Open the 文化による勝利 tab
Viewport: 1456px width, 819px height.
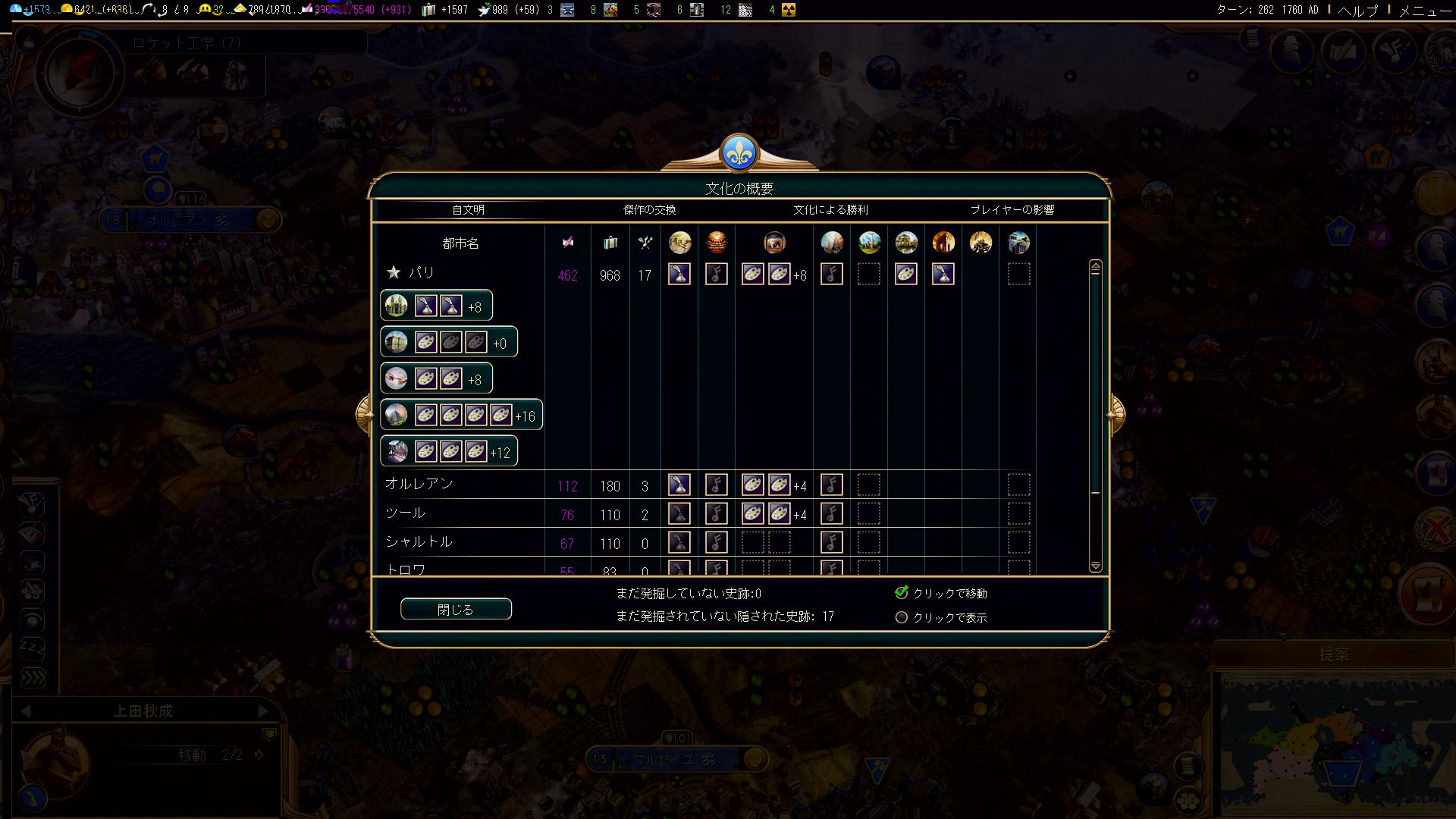830,210
